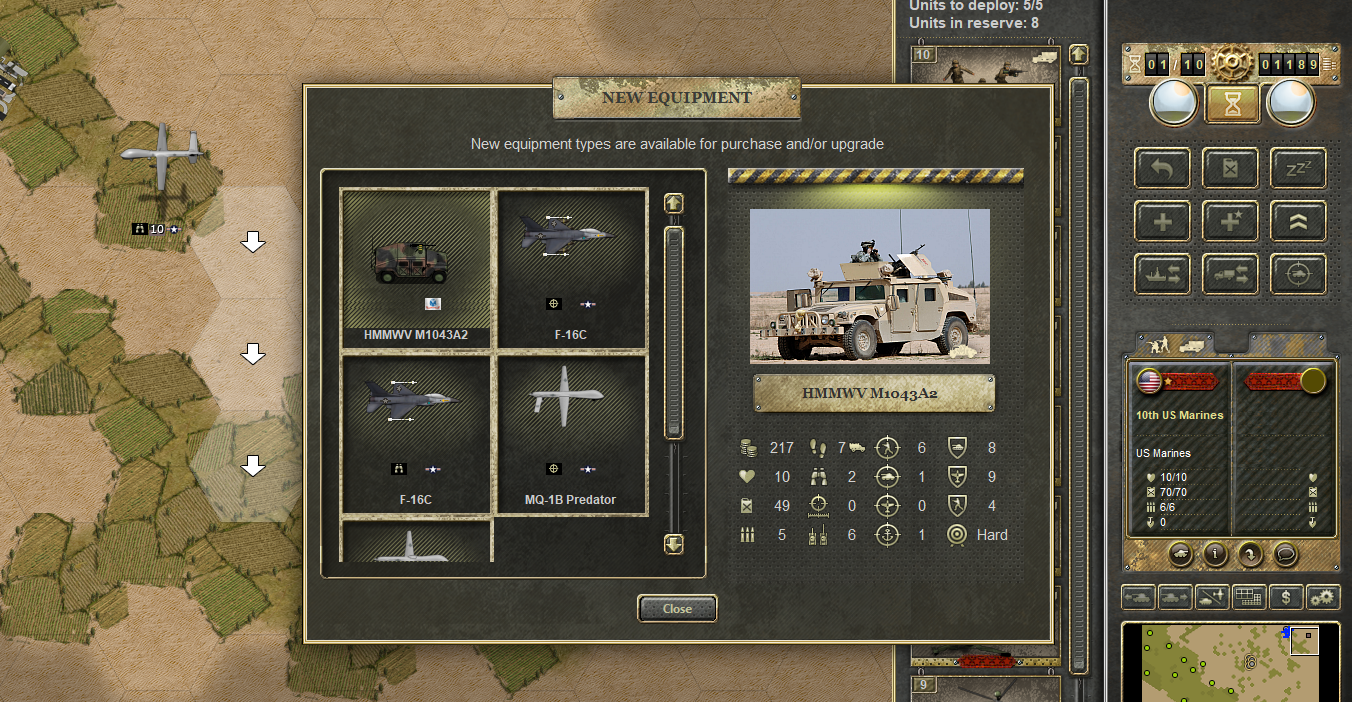Click the end turn hourglass button
The width and height of the screenshot is (1352, 702).
pos(1231,104)
